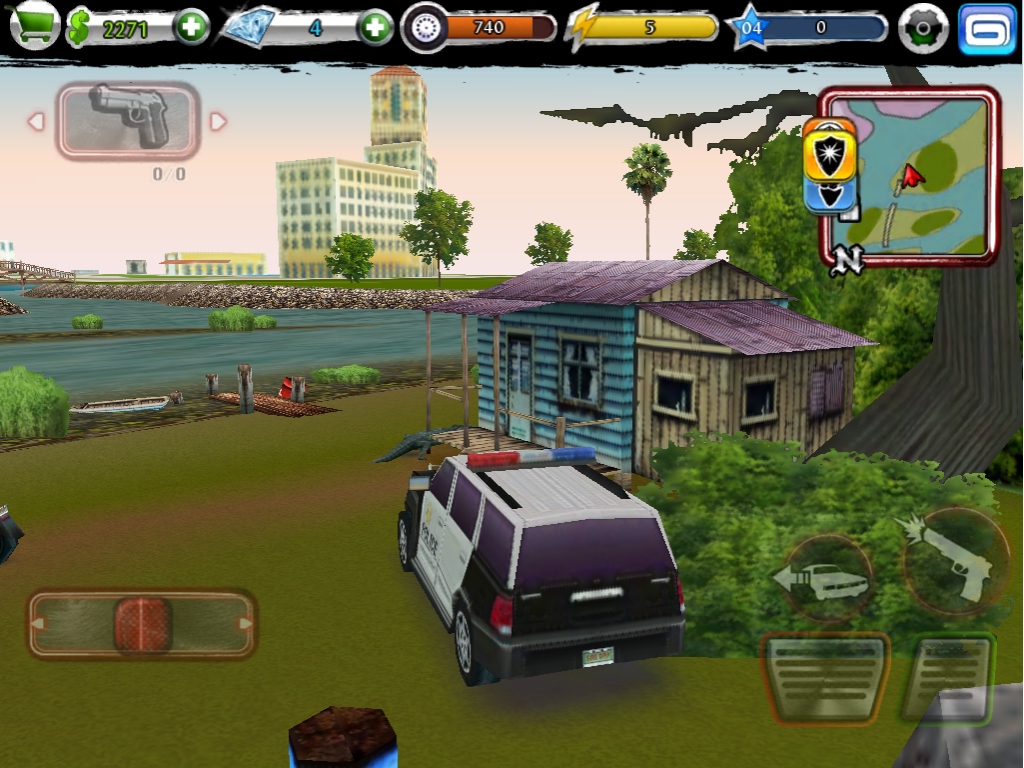The width and height of the screenshot is (1024, 768).
Task: Open the shopping cart store
Action: coord(34,26)
